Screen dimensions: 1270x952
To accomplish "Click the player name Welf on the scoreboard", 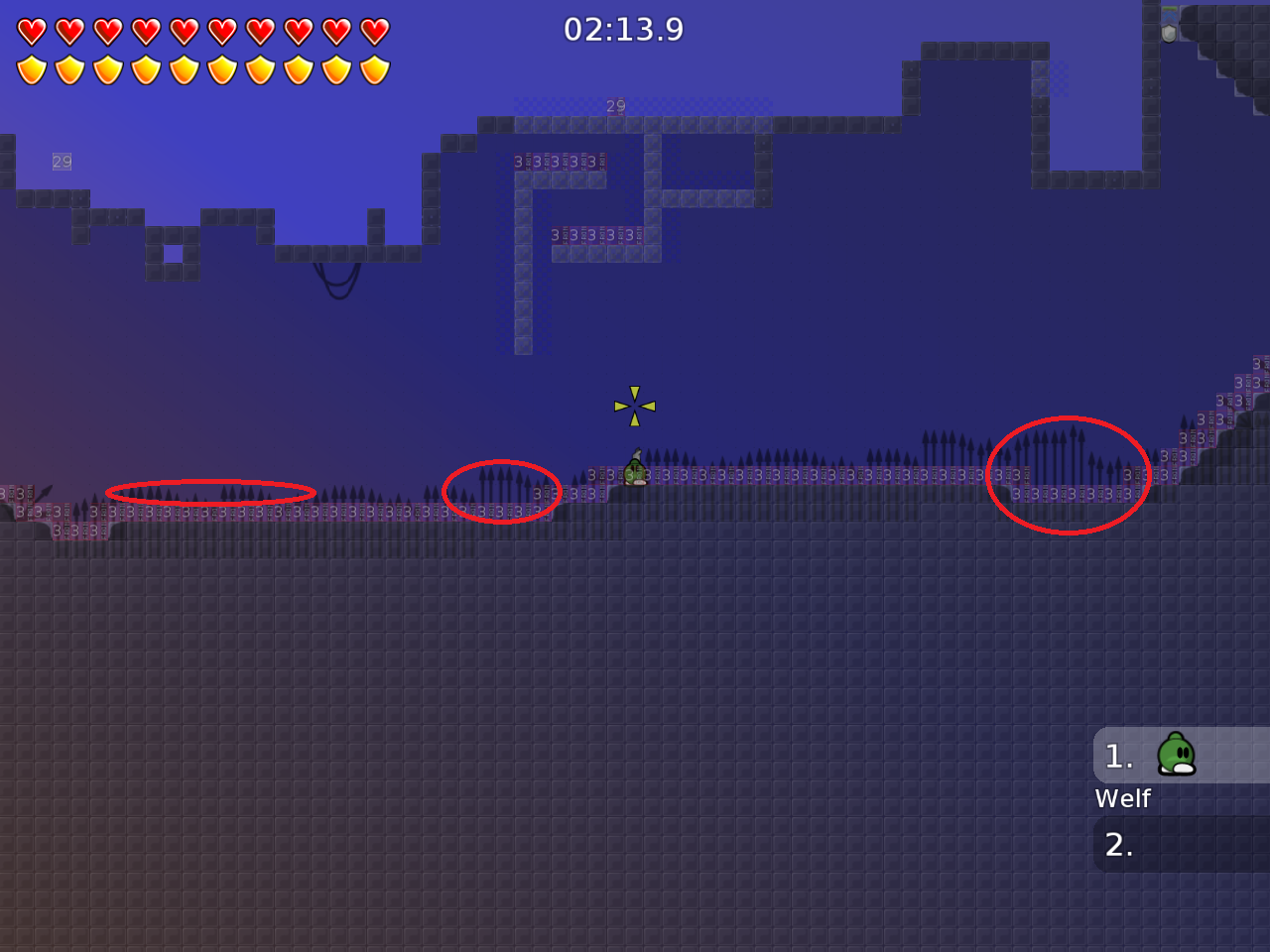I will pyautogui.click(x=1122, y=798).
